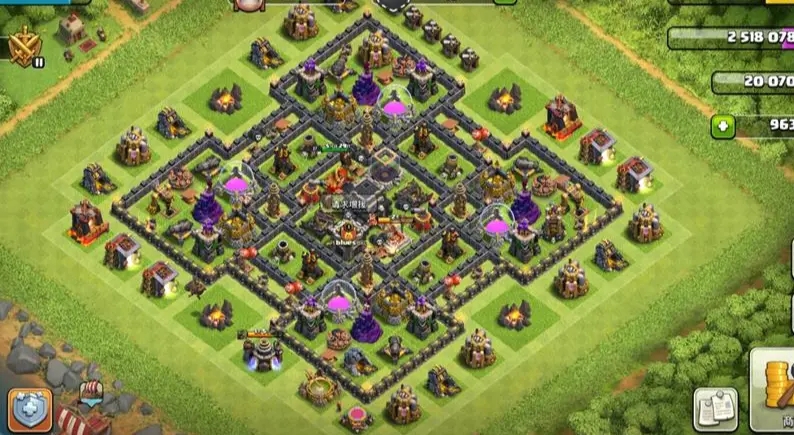Open the crossed-swords league badge

(22, 45)
